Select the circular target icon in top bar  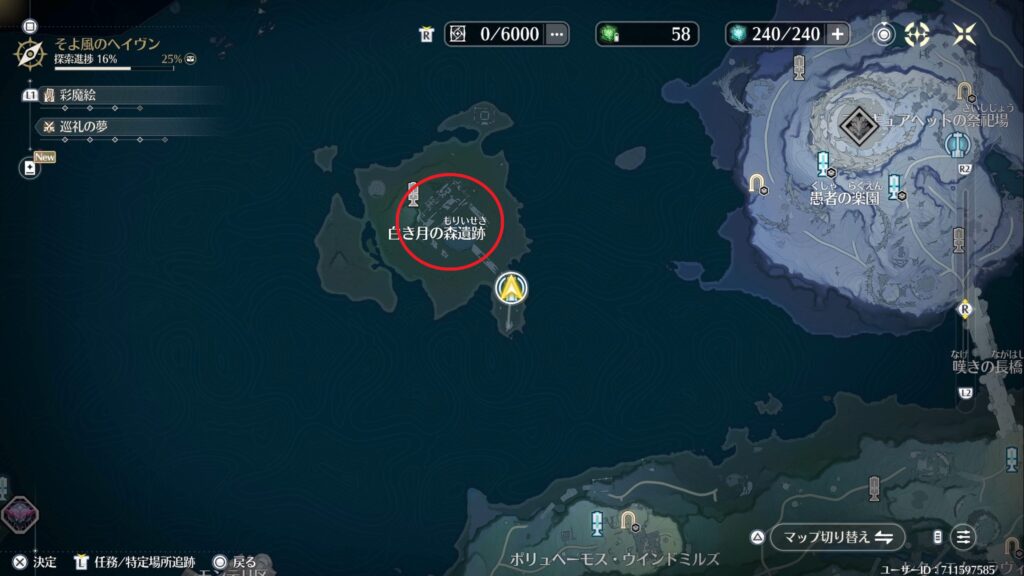point(884,34)
